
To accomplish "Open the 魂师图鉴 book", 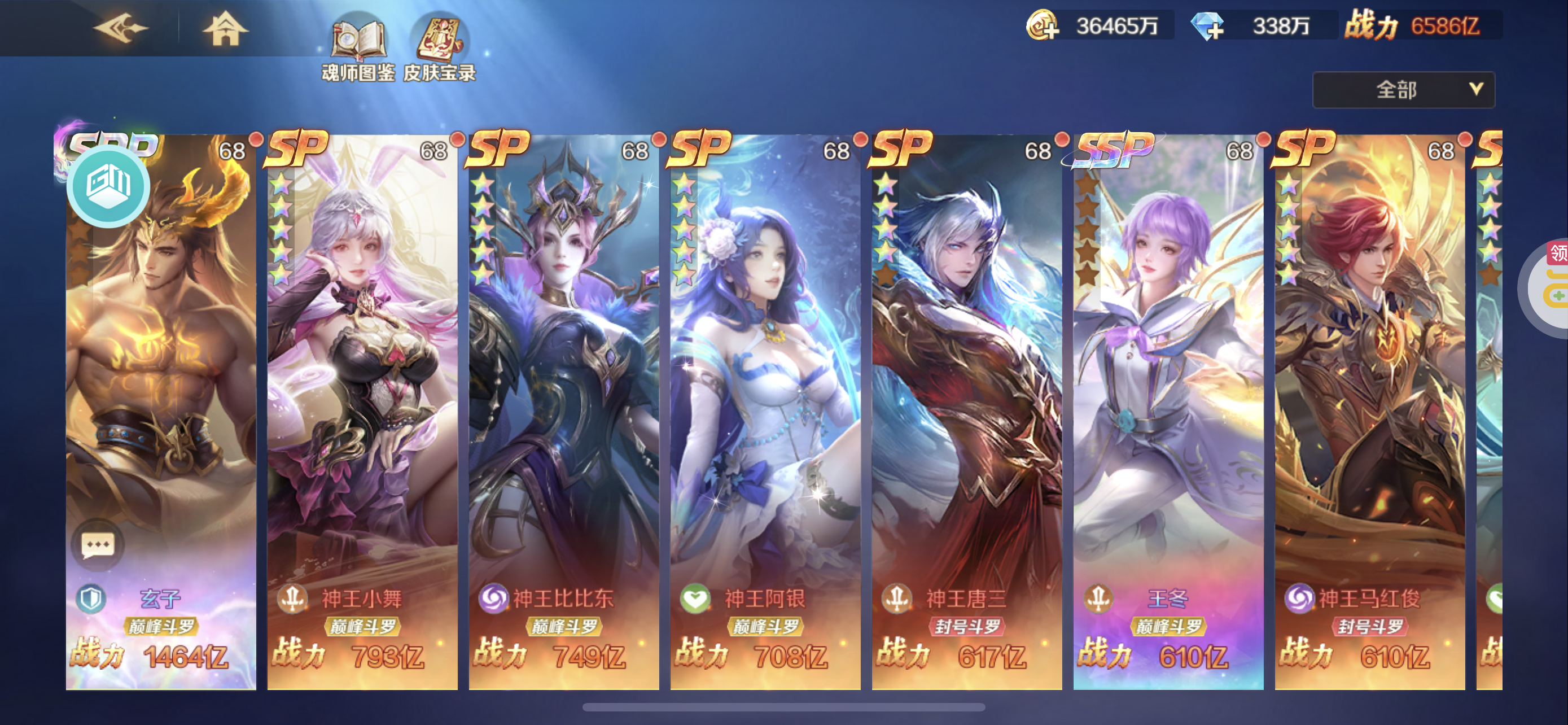I will (x=358, y=49).
